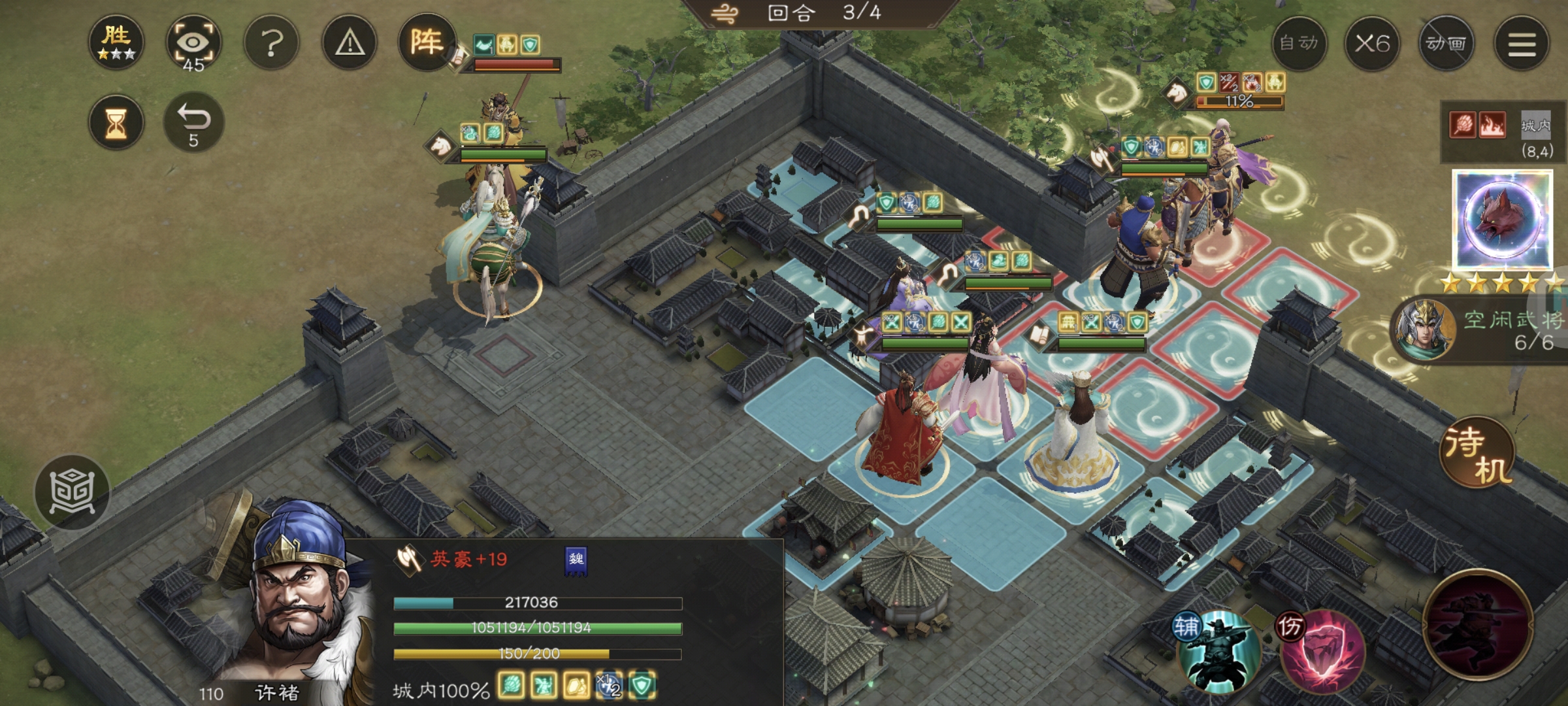The height and width of the screenshot is (706, 1568).
Task: Change the X6 battle speed
Action: tap(1372, 44)
